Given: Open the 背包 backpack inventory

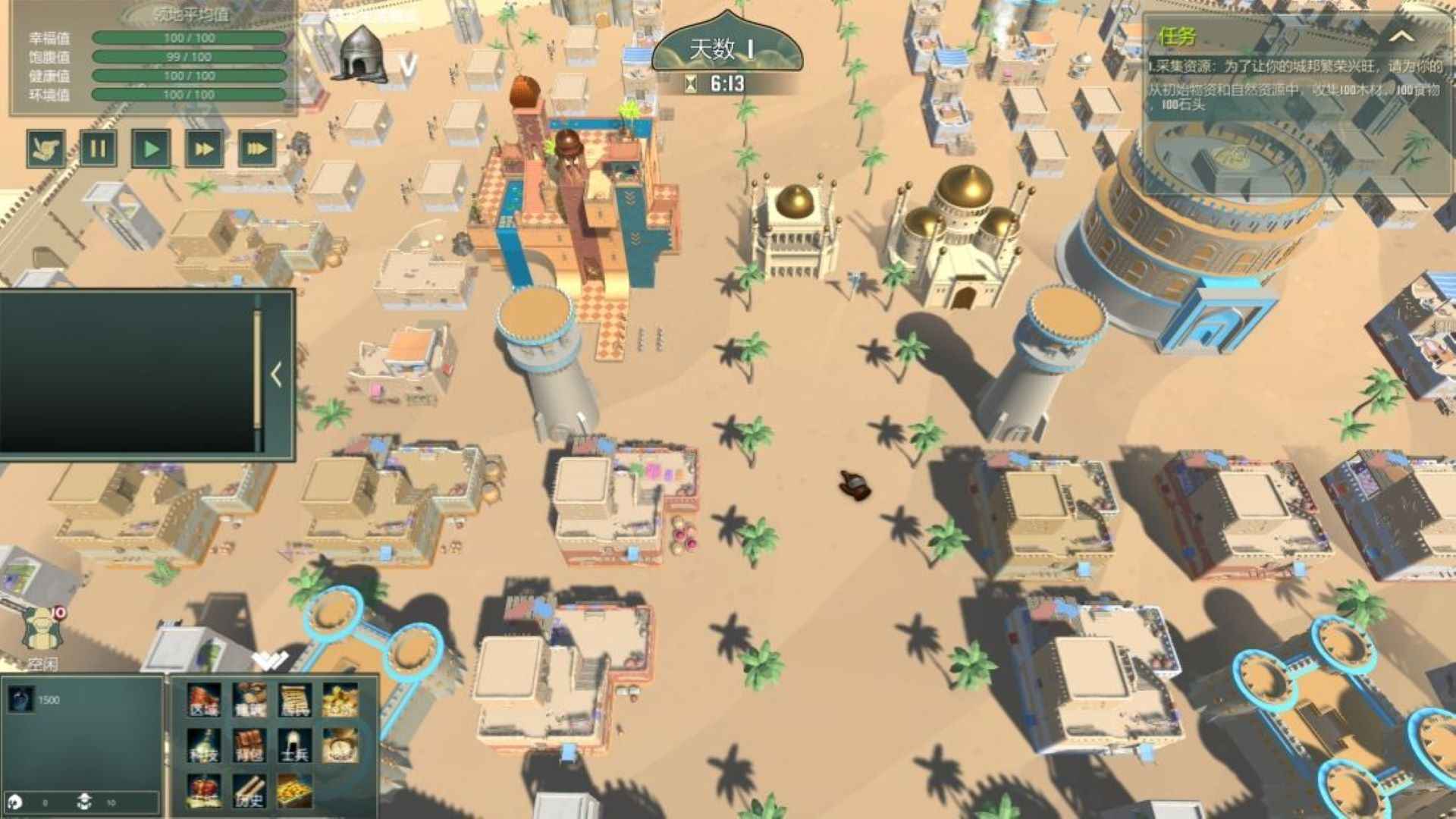Looking at the screenshot, I should tap(249, 745).
